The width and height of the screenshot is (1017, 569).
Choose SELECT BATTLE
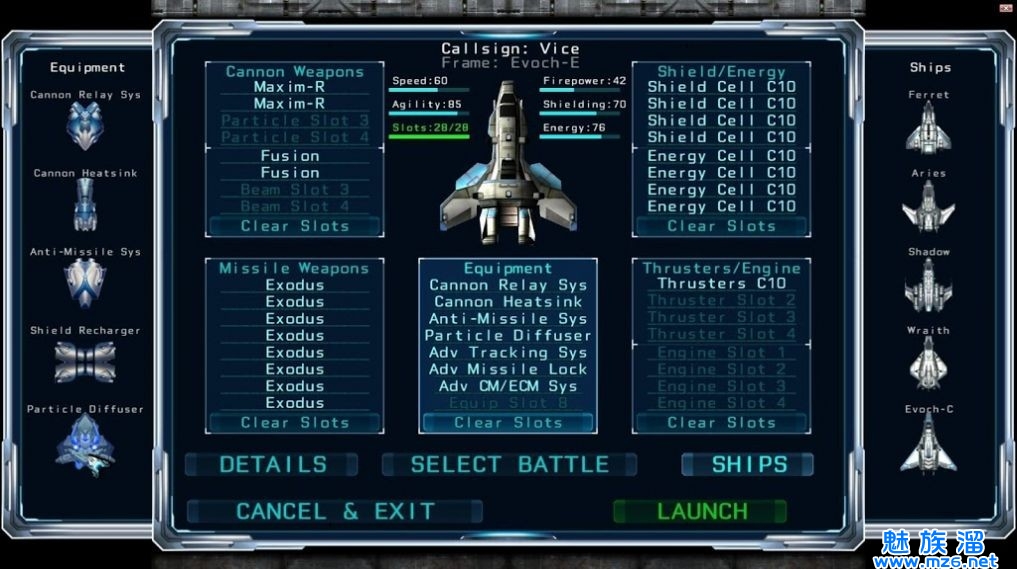(509, 464)
